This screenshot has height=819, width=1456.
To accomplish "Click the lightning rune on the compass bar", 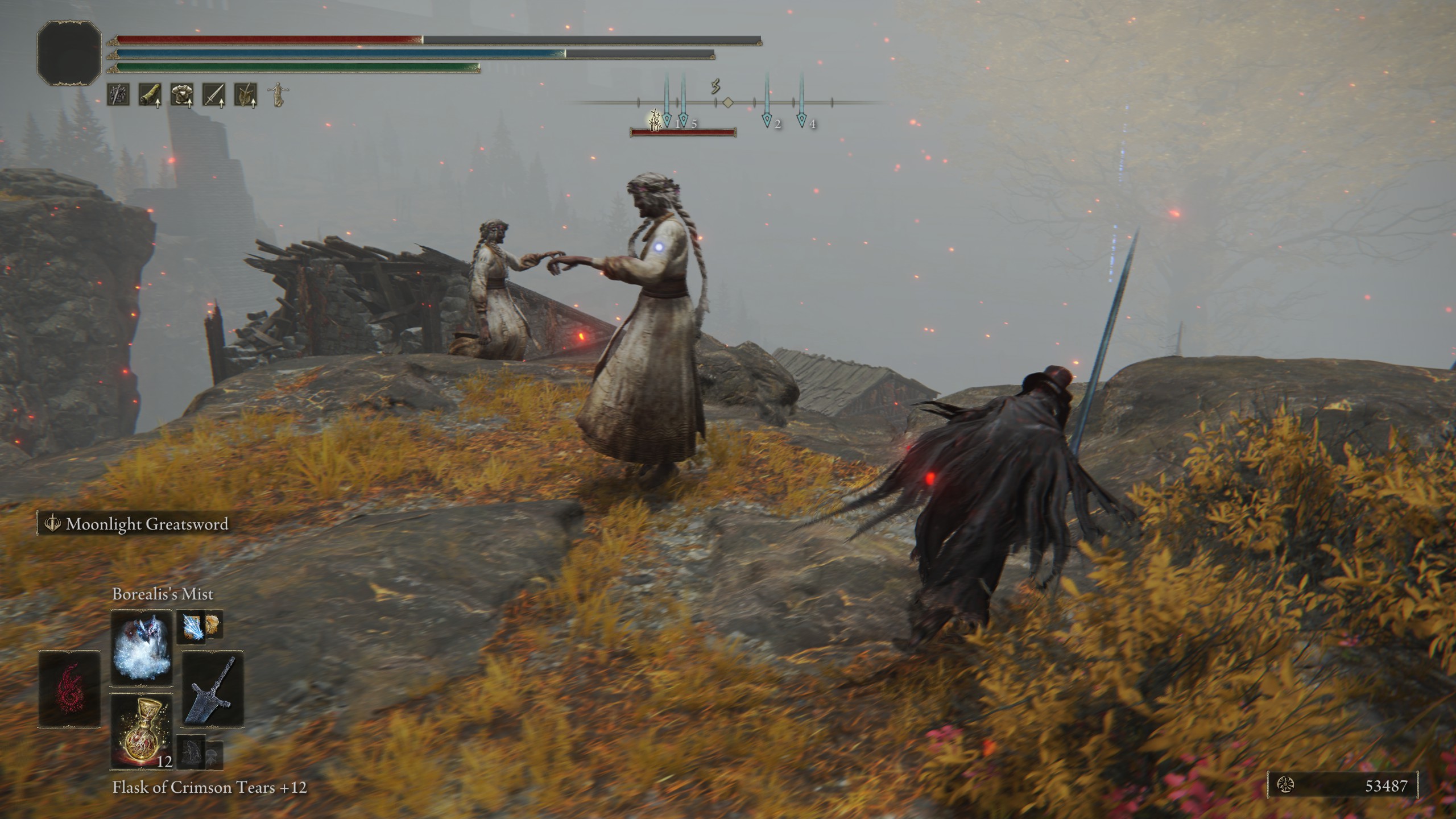I will (715, 87).
